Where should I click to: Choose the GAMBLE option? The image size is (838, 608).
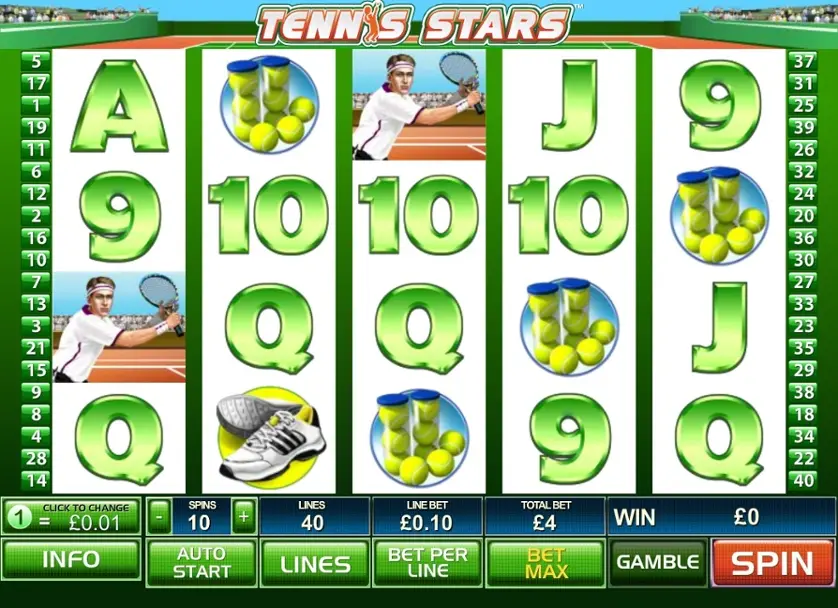click(657, 562)
